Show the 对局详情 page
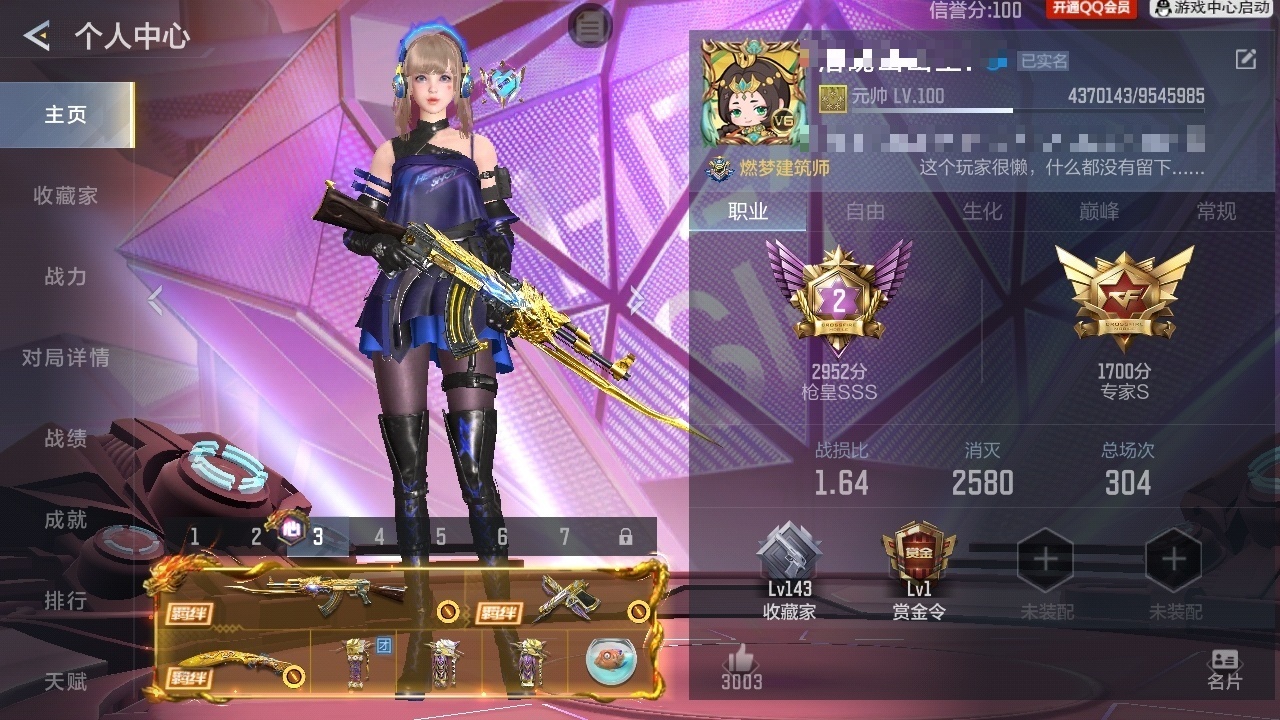 (x=66, y=358)
